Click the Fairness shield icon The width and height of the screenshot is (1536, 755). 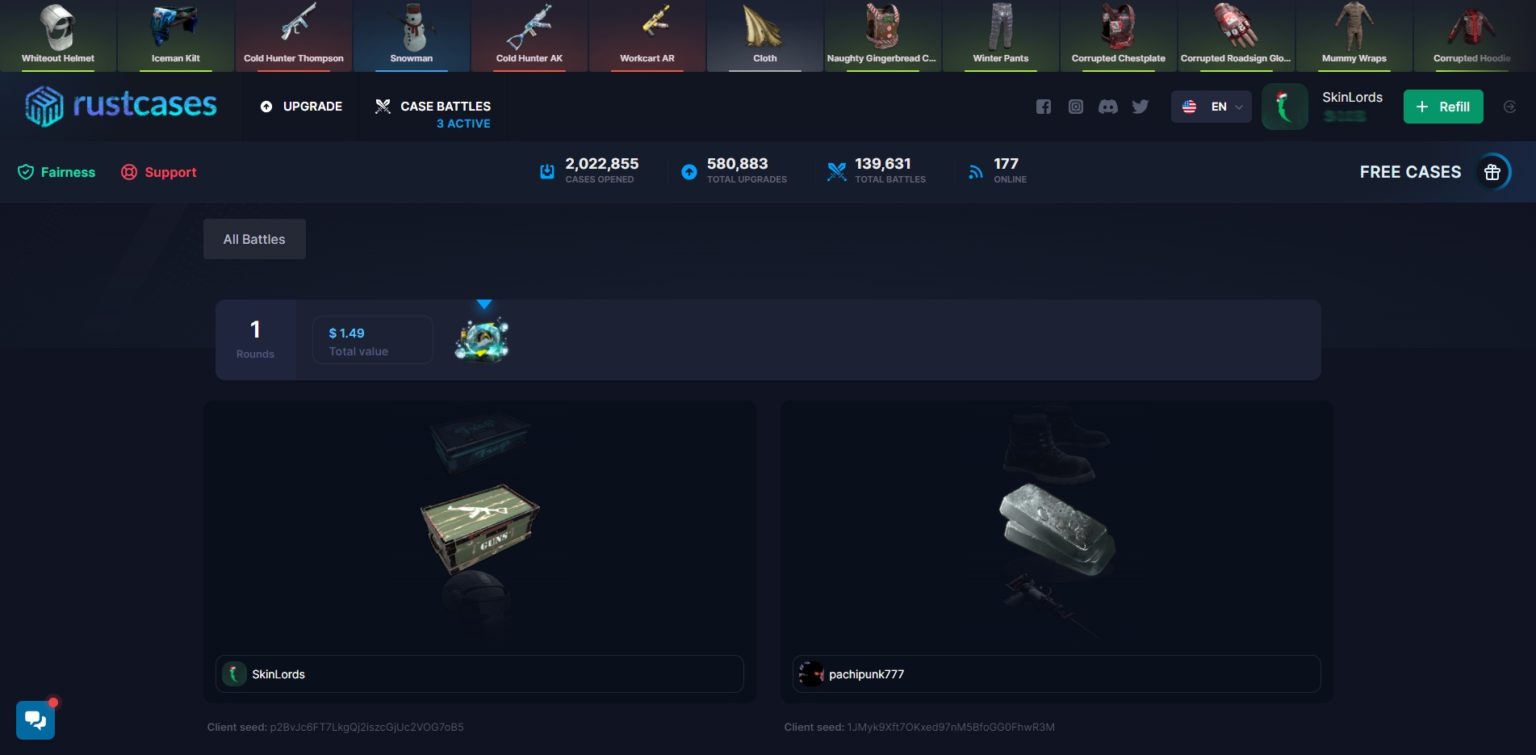27,171
